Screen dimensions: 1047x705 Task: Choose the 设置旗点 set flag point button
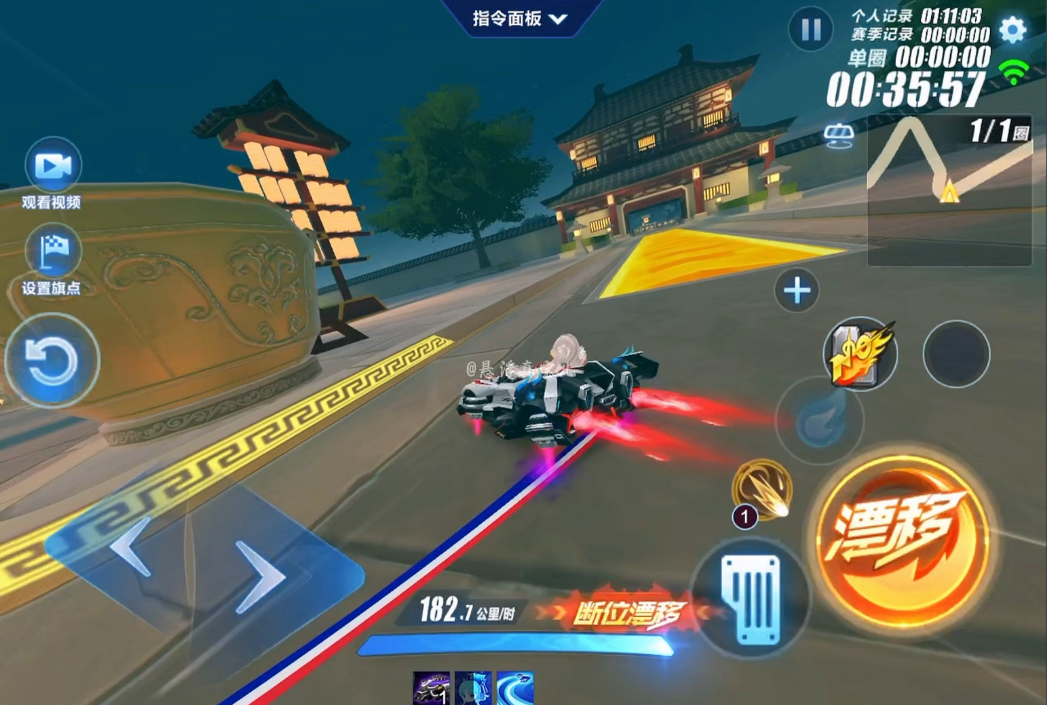[52, 252]
